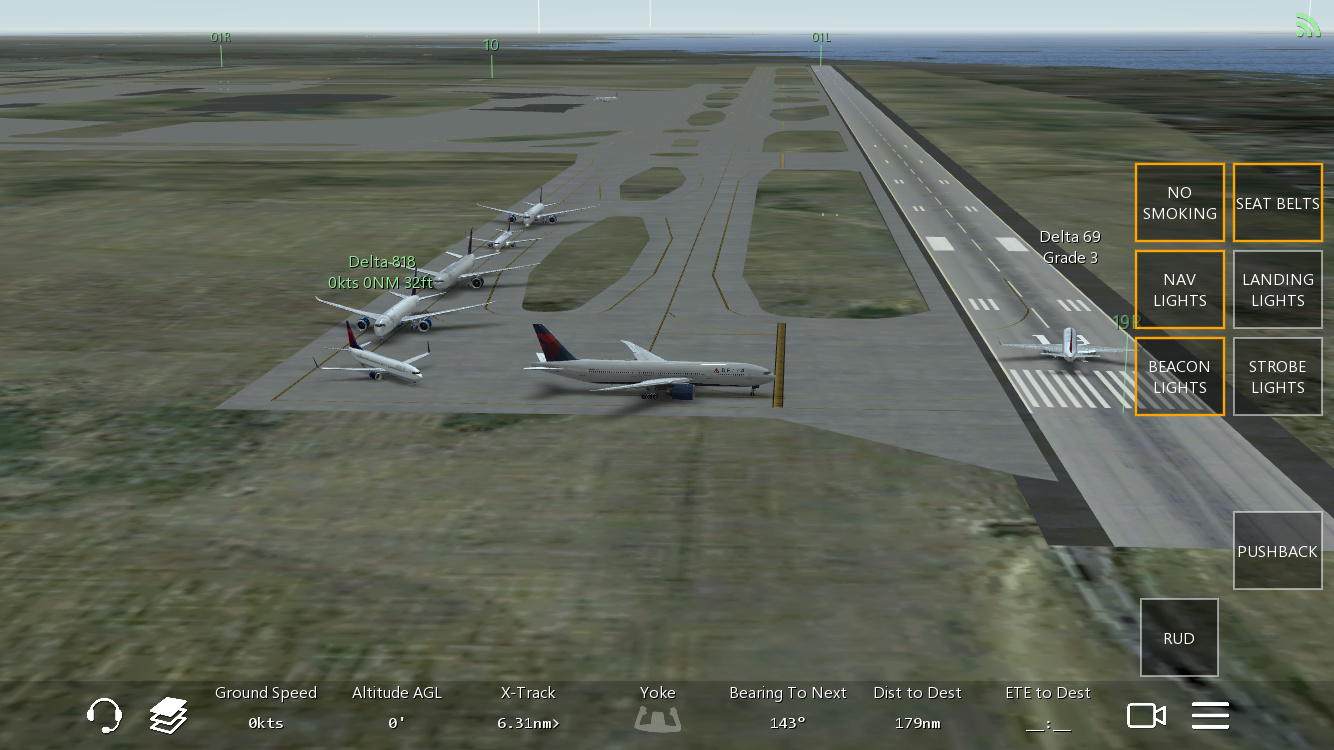Switch the Nav Lights button
This screenshot has width=1334, height=750.
click(x=1179, y=290)
